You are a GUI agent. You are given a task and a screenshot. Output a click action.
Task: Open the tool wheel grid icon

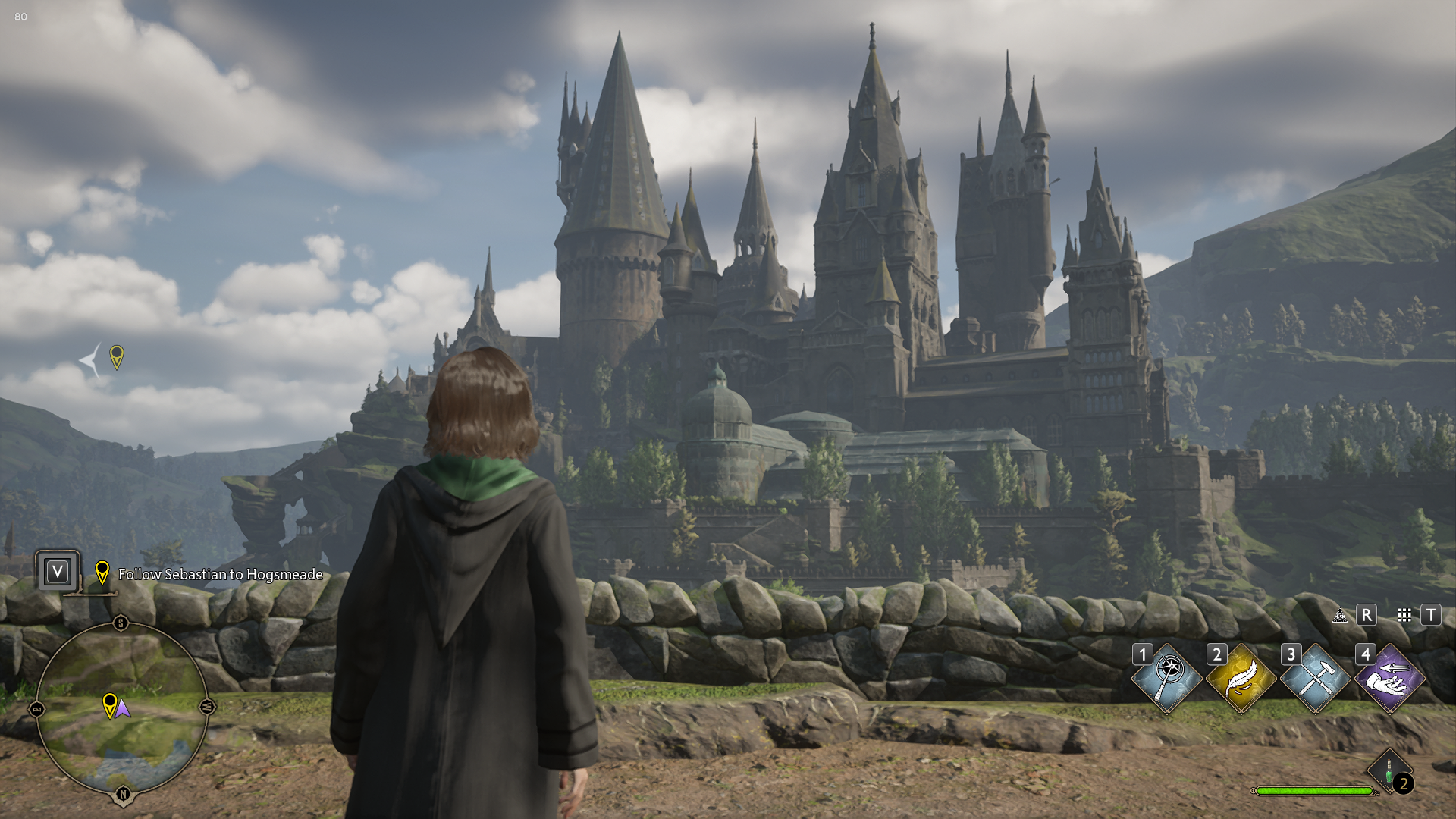(x=1404, y=615)
